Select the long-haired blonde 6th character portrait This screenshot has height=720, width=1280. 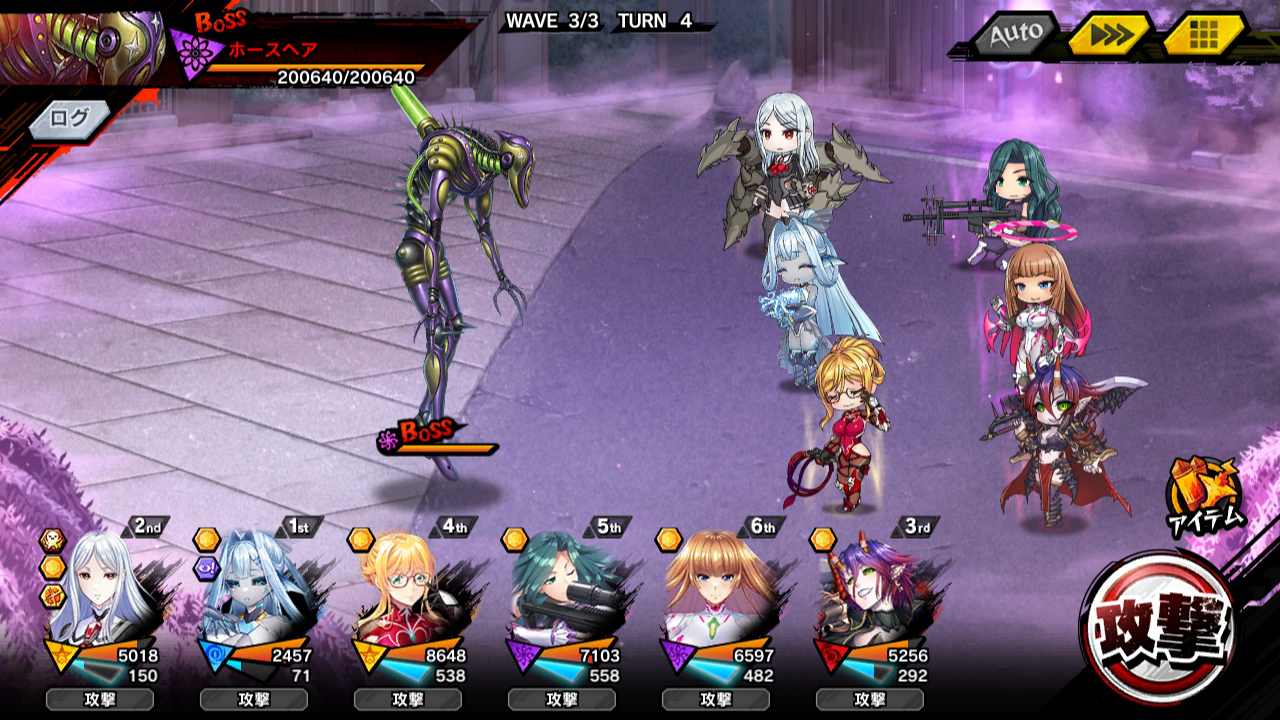click(720, 590)
